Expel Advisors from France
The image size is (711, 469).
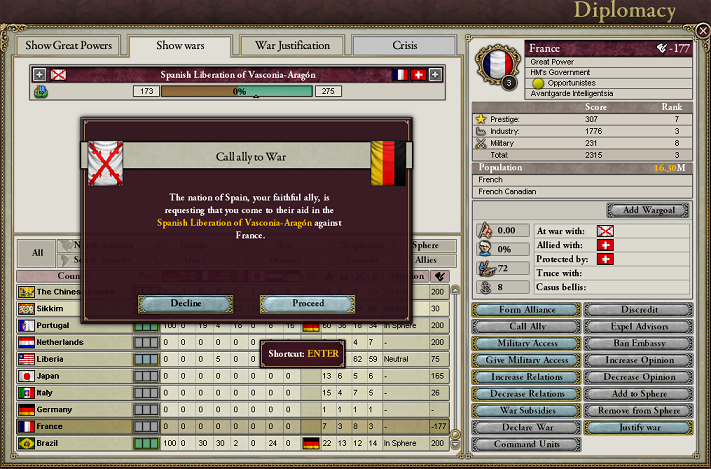point(636,326)
